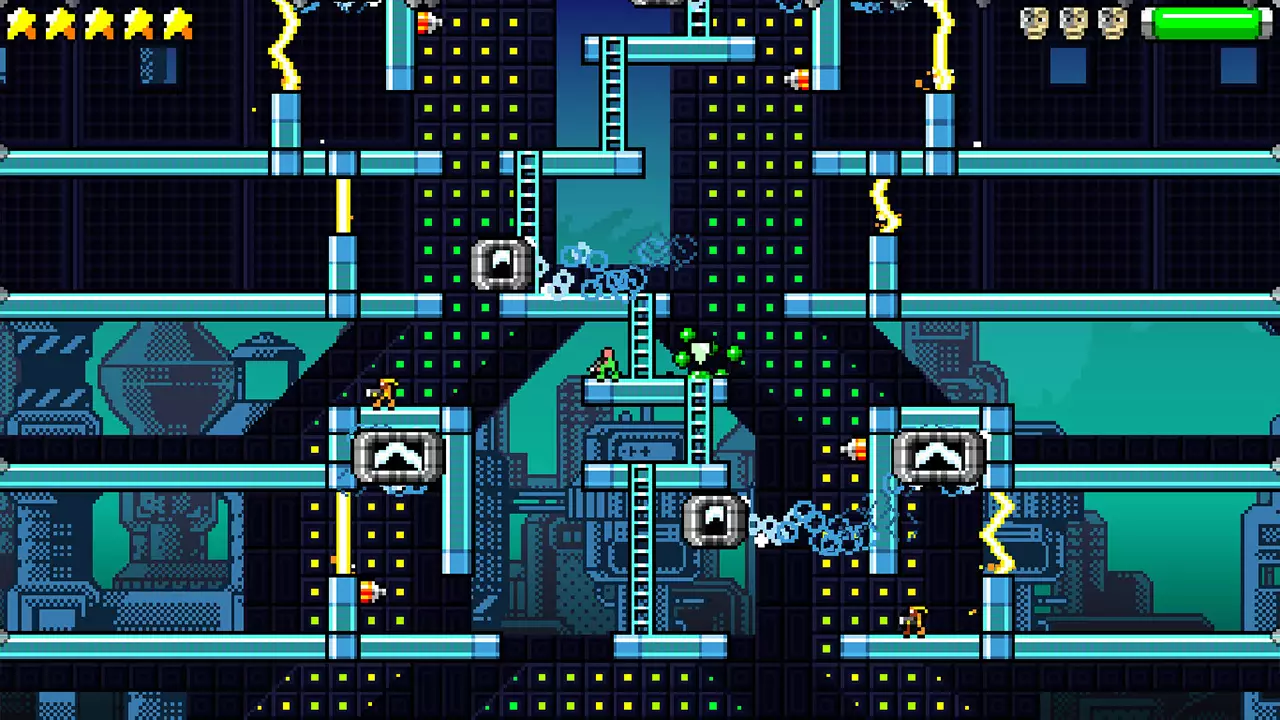The image size is (1280, 720).
Task: Click the leftmost head icon showing remaining lives
Action: [x=1035, y=22]
